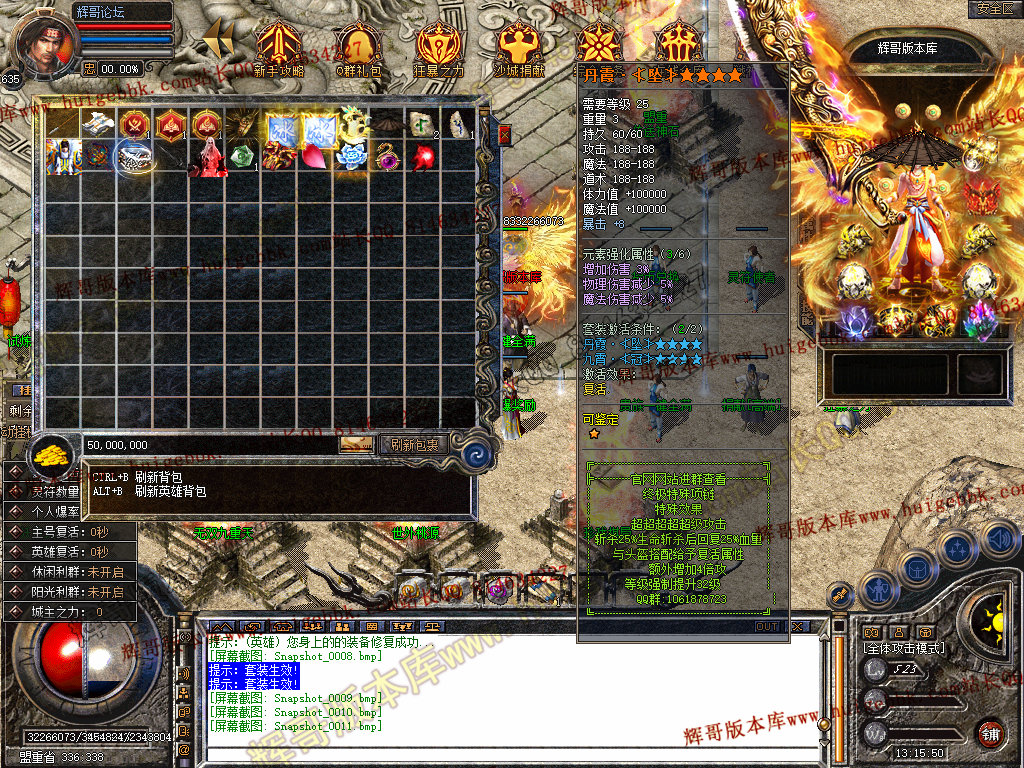Screen dimensions: 1024x768
Task: Activate the 狂暴之力 icon
Action: pos(439,48)
